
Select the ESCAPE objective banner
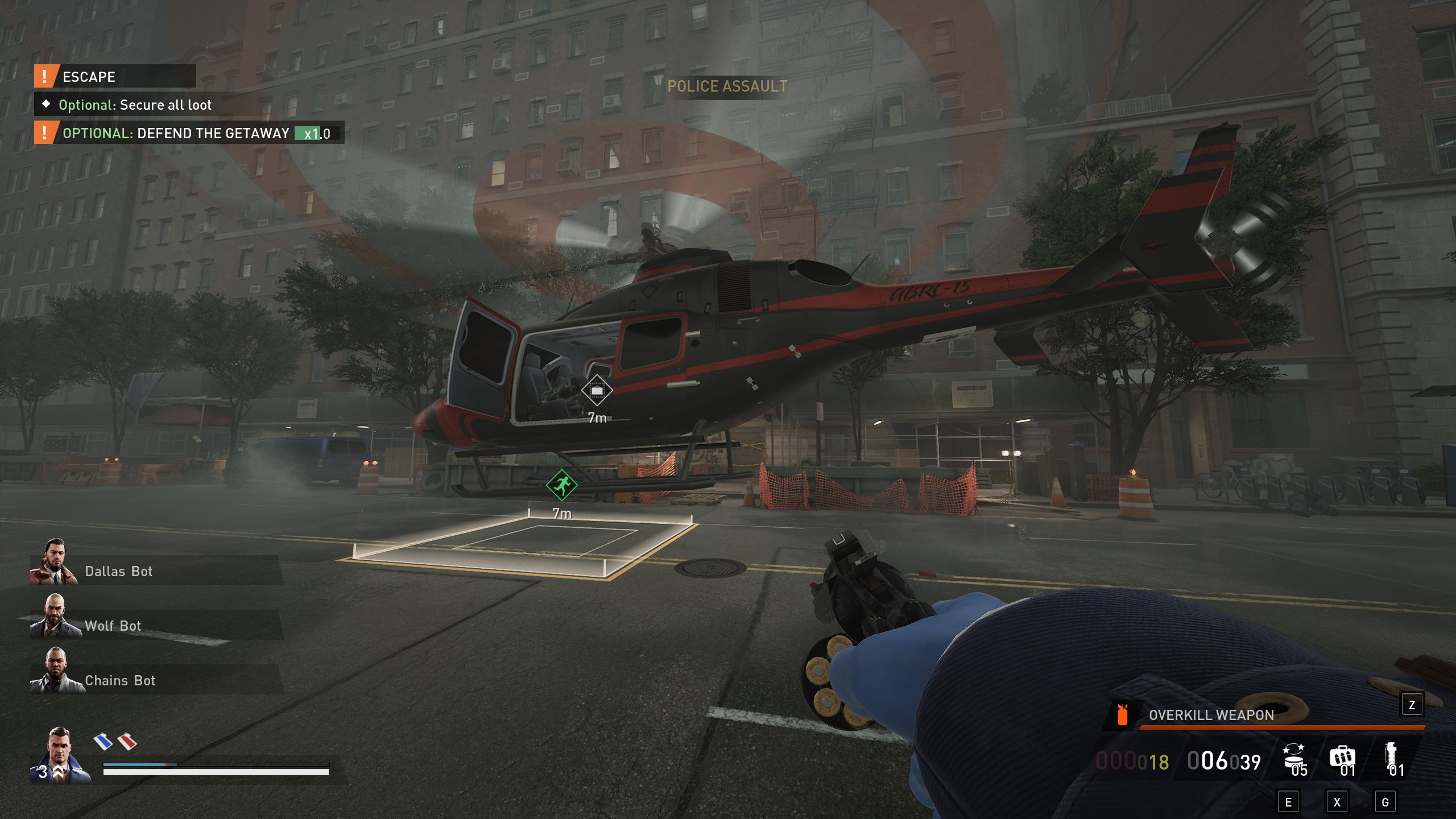[115, 77]
